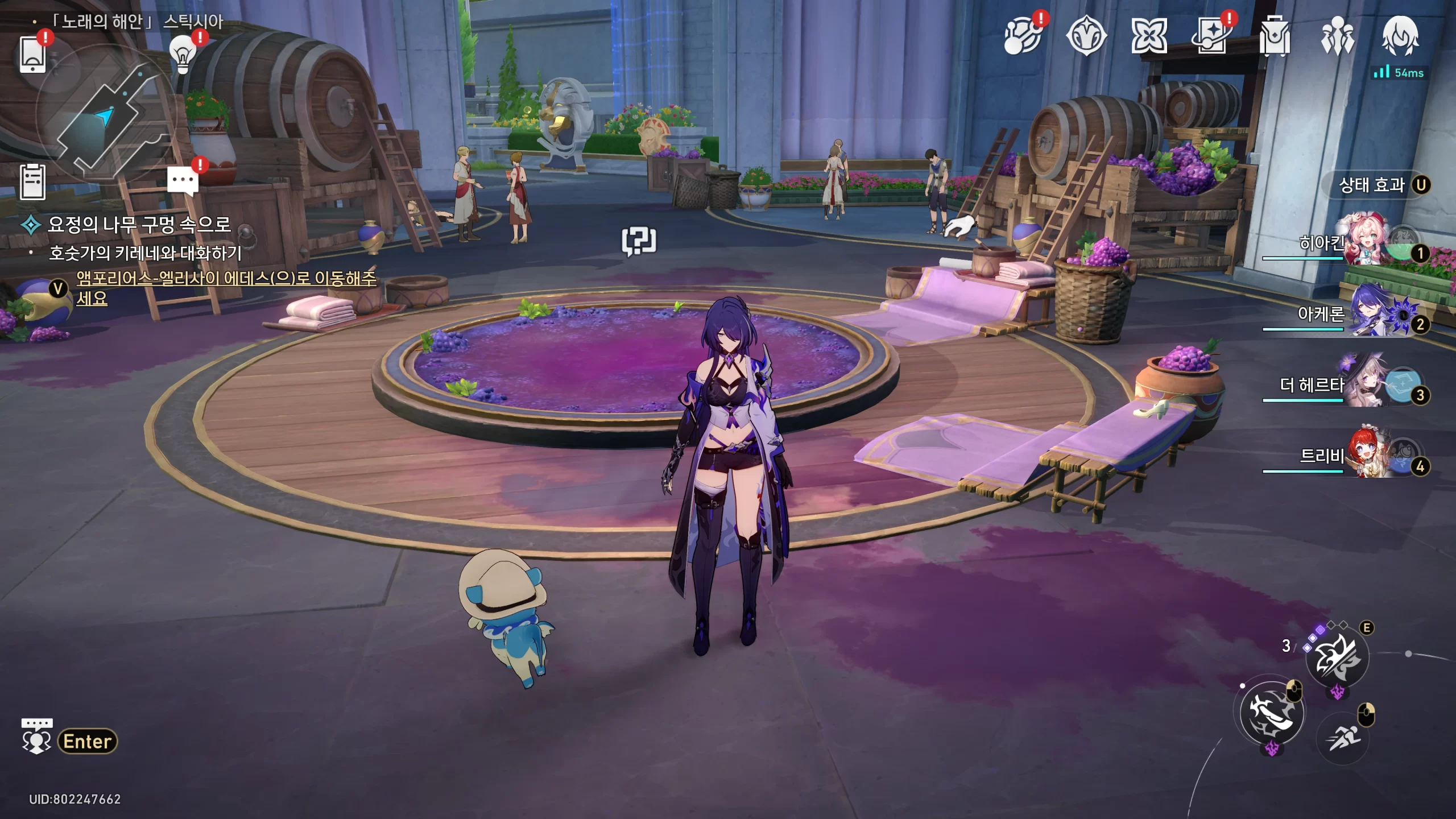Image resolution: width=1456 pixels, height=819 pixels.
Task: Switch to party member 히아킨
Action: pos(1365,243)
